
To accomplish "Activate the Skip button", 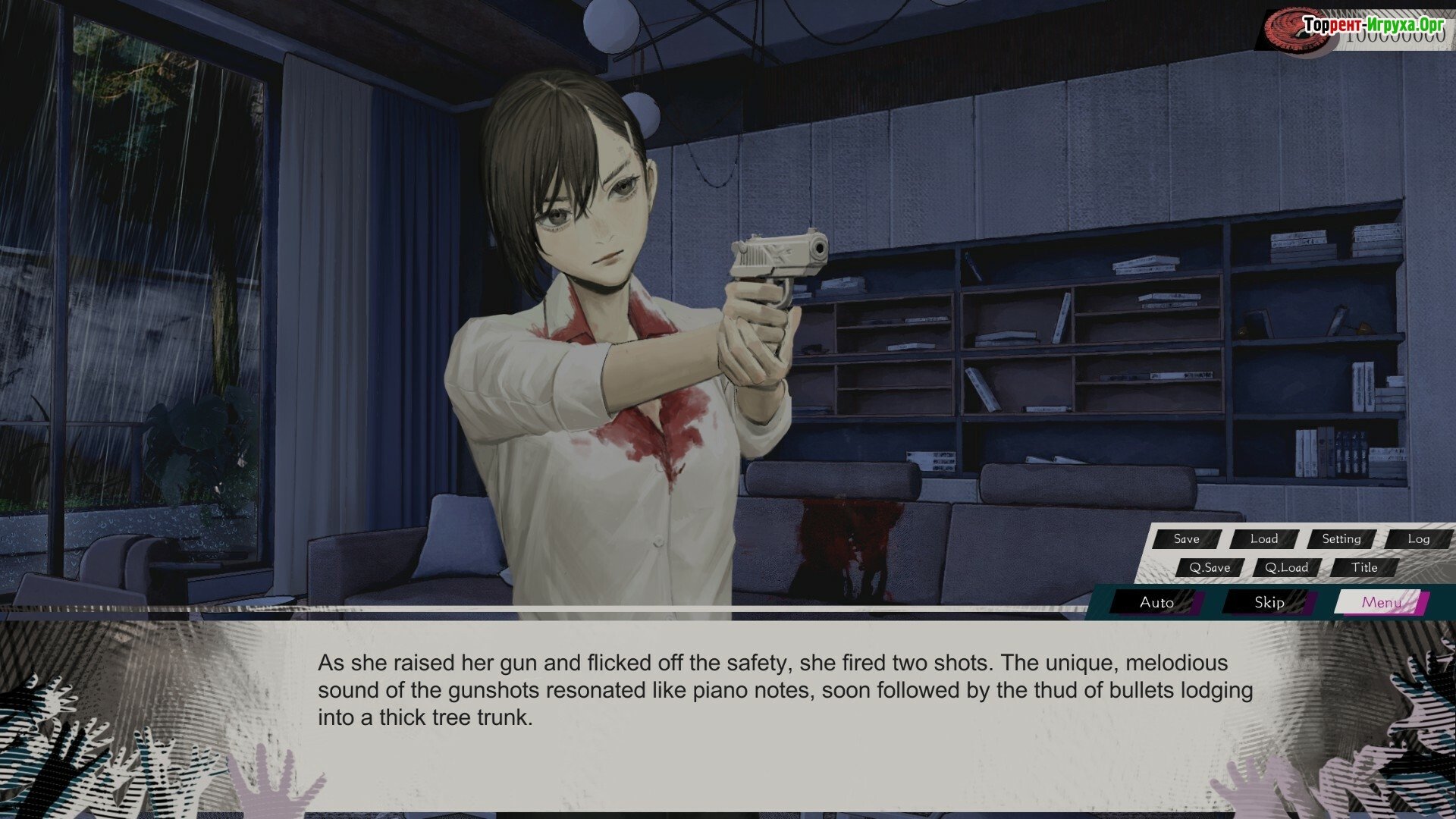I will [x=1269, y=603].
